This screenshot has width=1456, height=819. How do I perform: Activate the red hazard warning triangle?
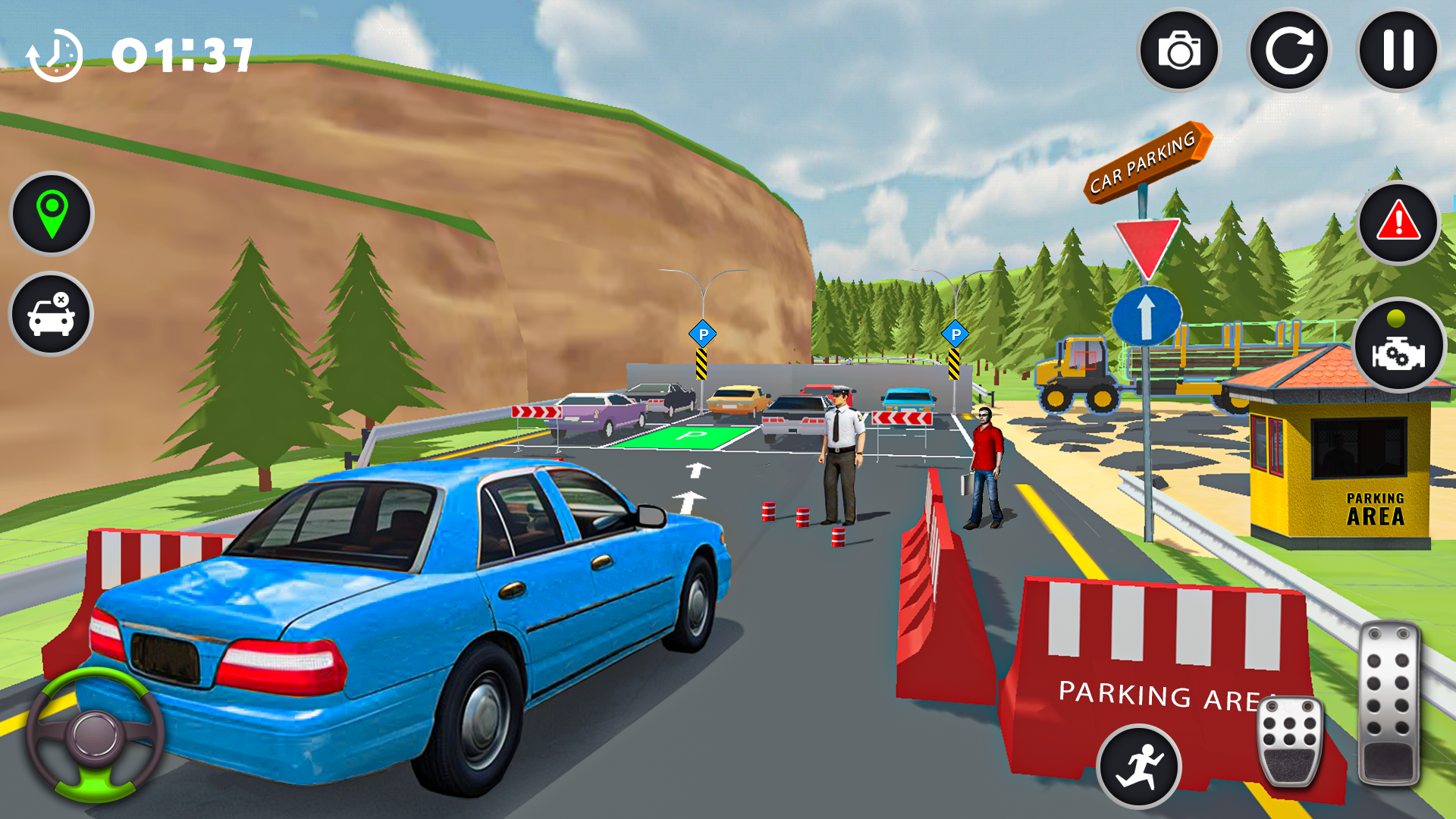1398,223
